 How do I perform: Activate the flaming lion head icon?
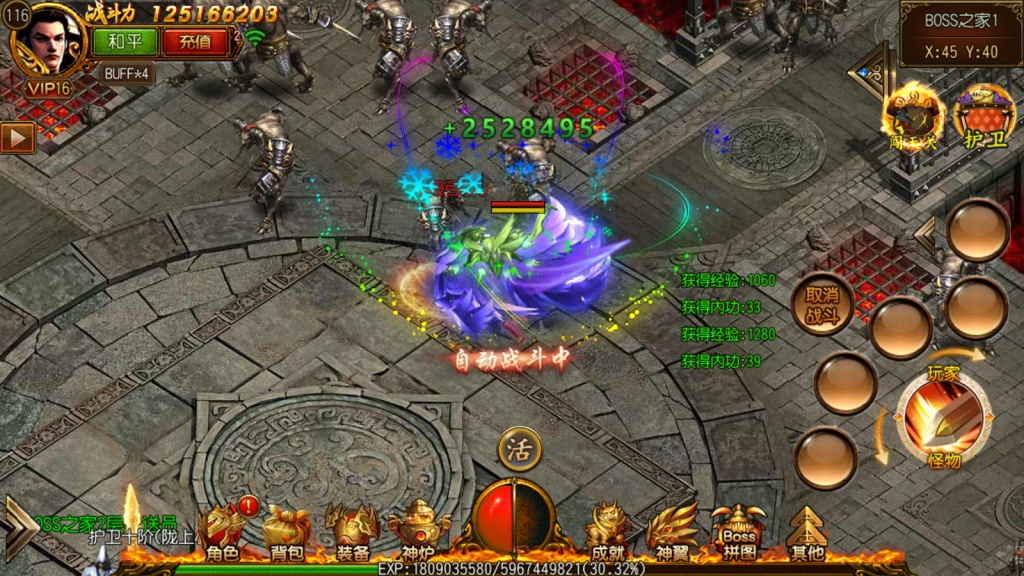[911, 115]
